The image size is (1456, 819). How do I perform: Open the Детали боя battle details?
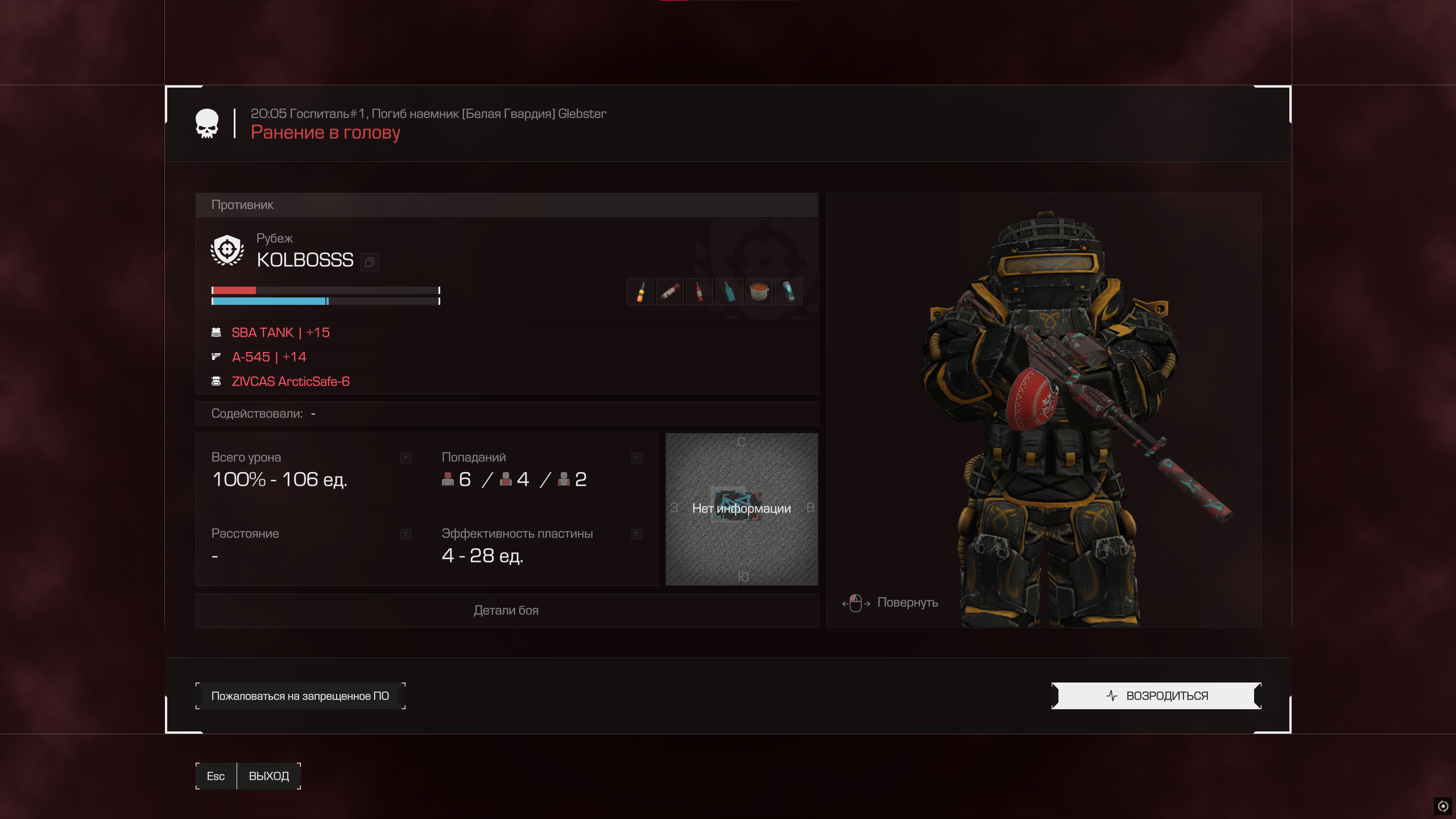(506, 610)
